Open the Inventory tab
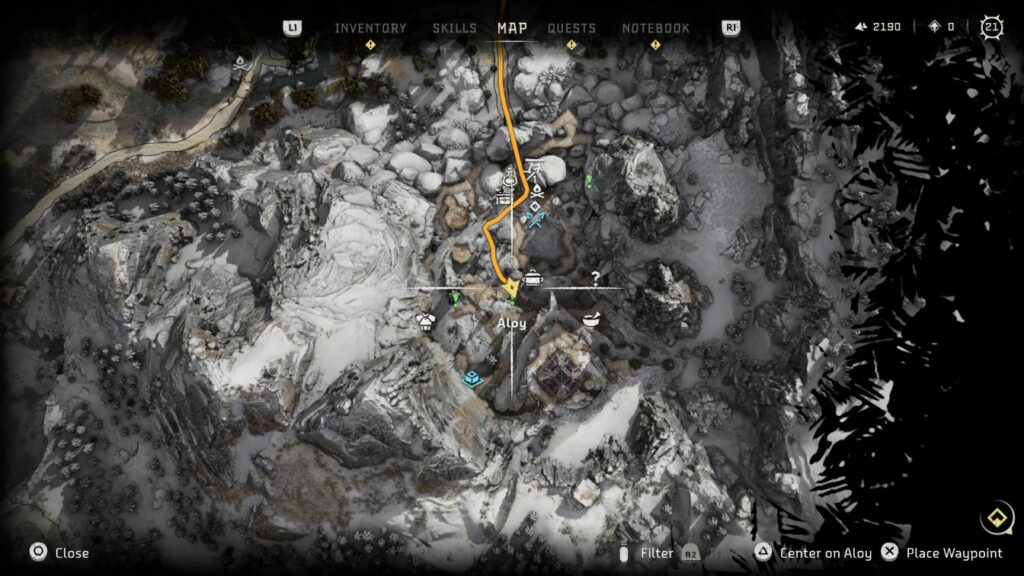Image resolution: width=1024 pixels, height=576 pixels. [370, 28]
